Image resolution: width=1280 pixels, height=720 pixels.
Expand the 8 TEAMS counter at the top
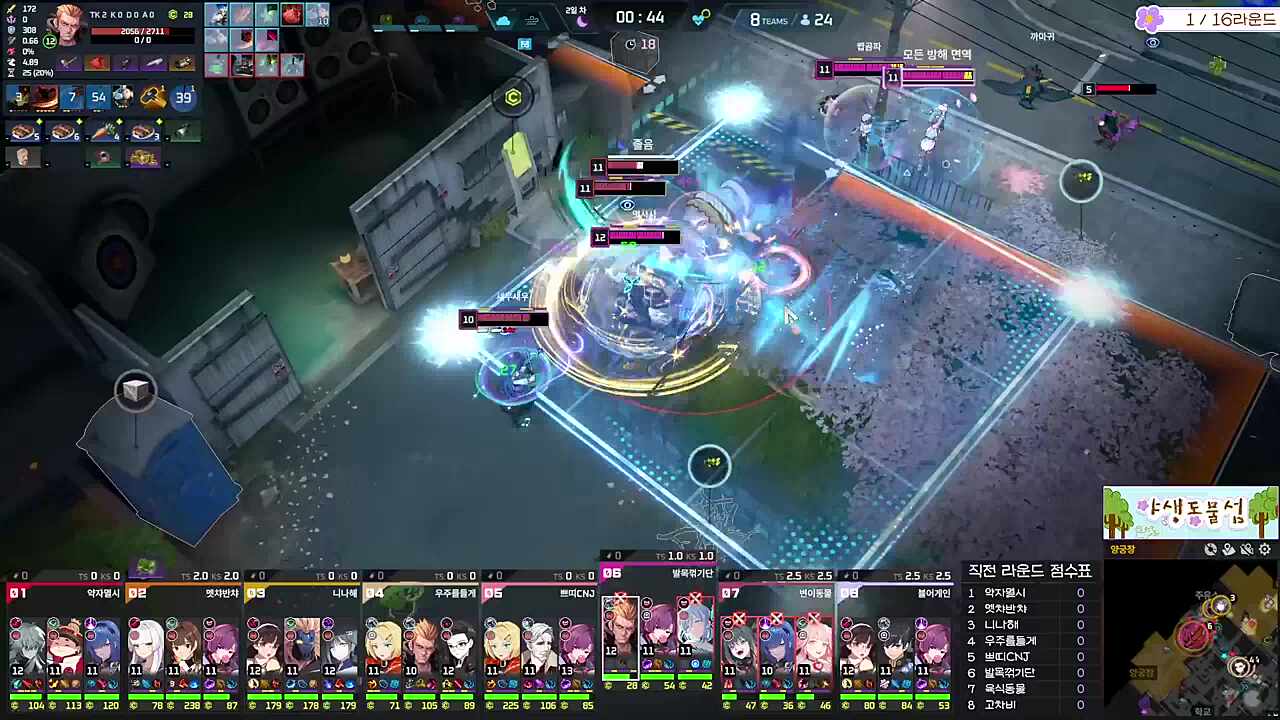768,19
